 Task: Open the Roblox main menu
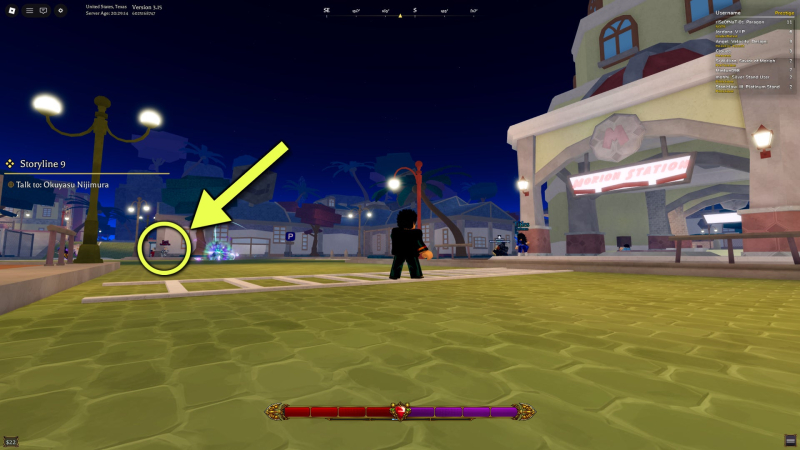coord(12,10)
